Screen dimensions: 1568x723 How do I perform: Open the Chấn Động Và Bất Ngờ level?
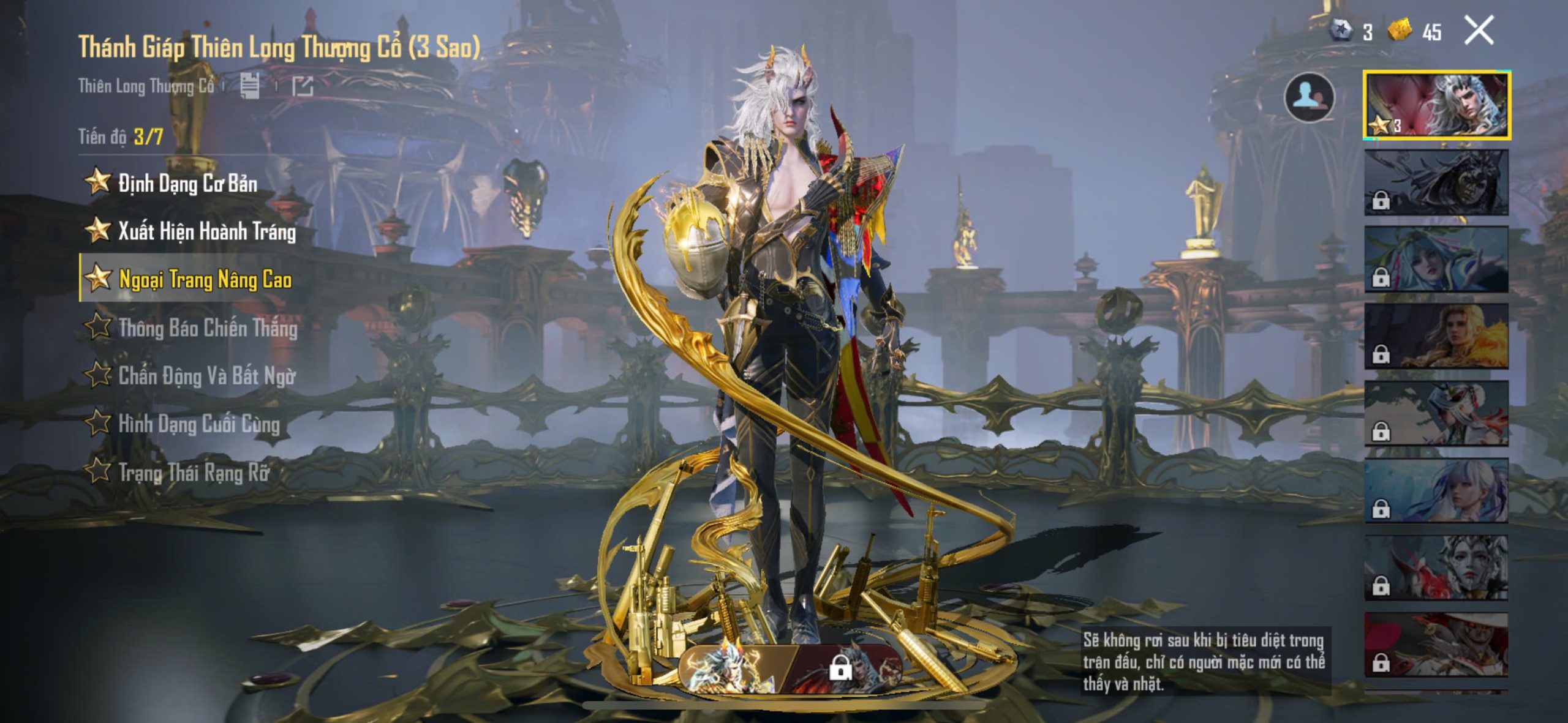click(206, 376)
